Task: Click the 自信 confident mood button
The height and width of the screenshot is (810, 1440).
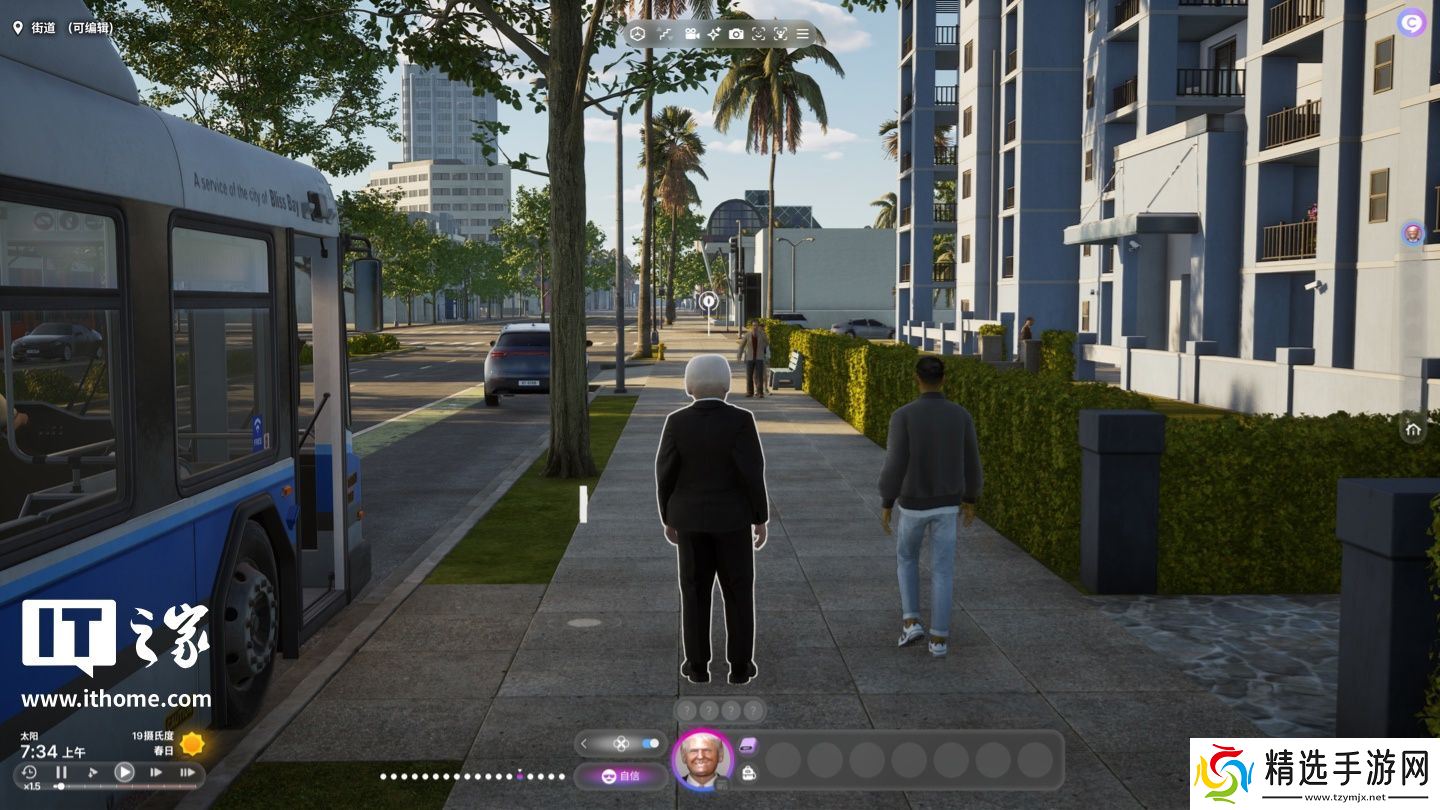Action: click(620, 775)
